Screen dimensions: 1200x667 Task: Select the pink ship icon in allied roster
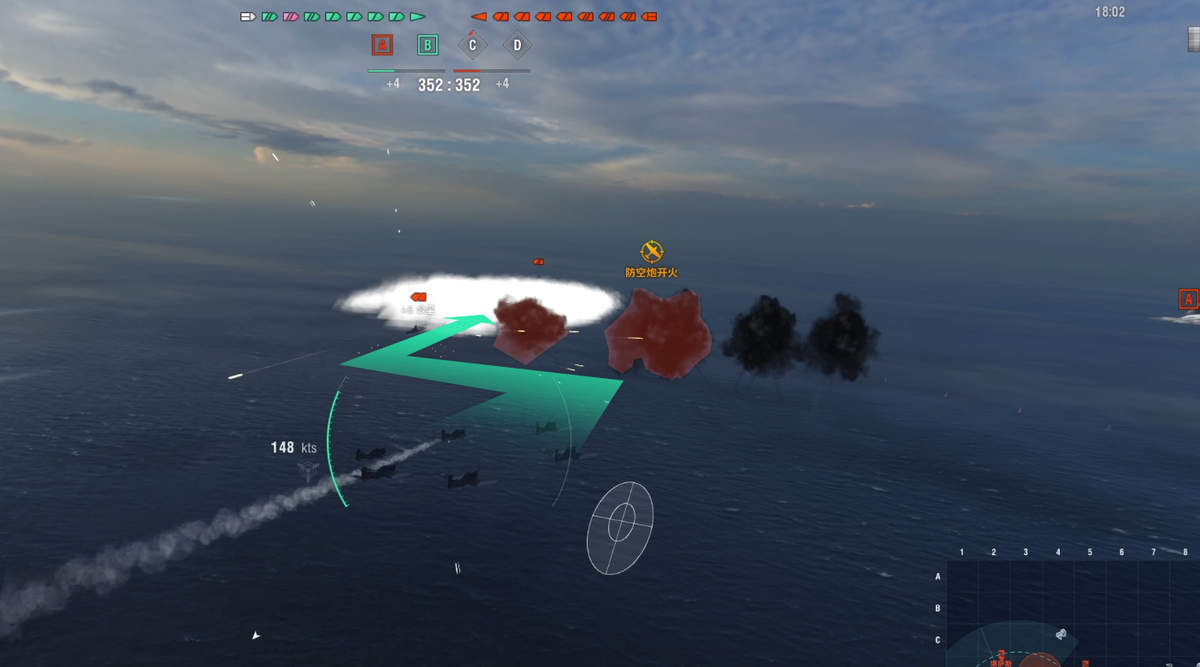(x=290, y=16)
